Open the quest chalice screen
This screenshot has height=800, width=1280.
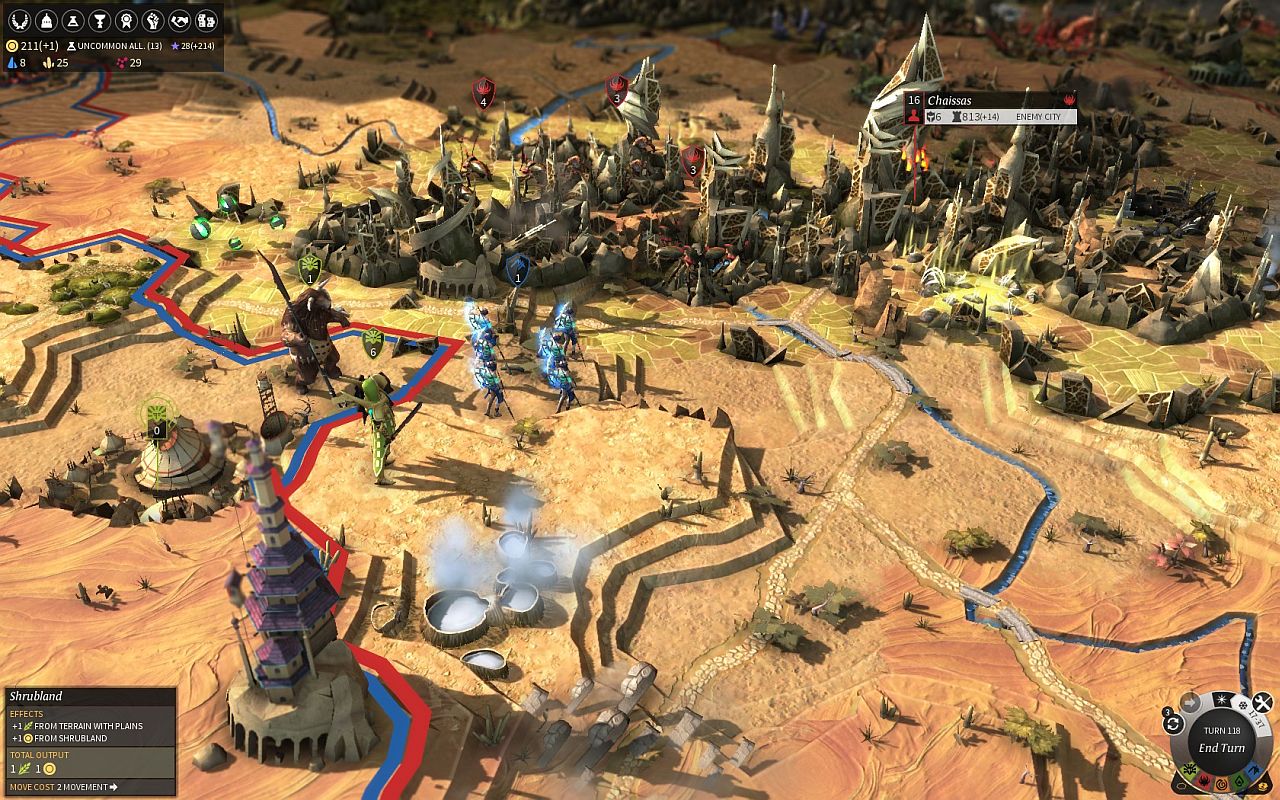pyautogui.click(x=100, y=20)
